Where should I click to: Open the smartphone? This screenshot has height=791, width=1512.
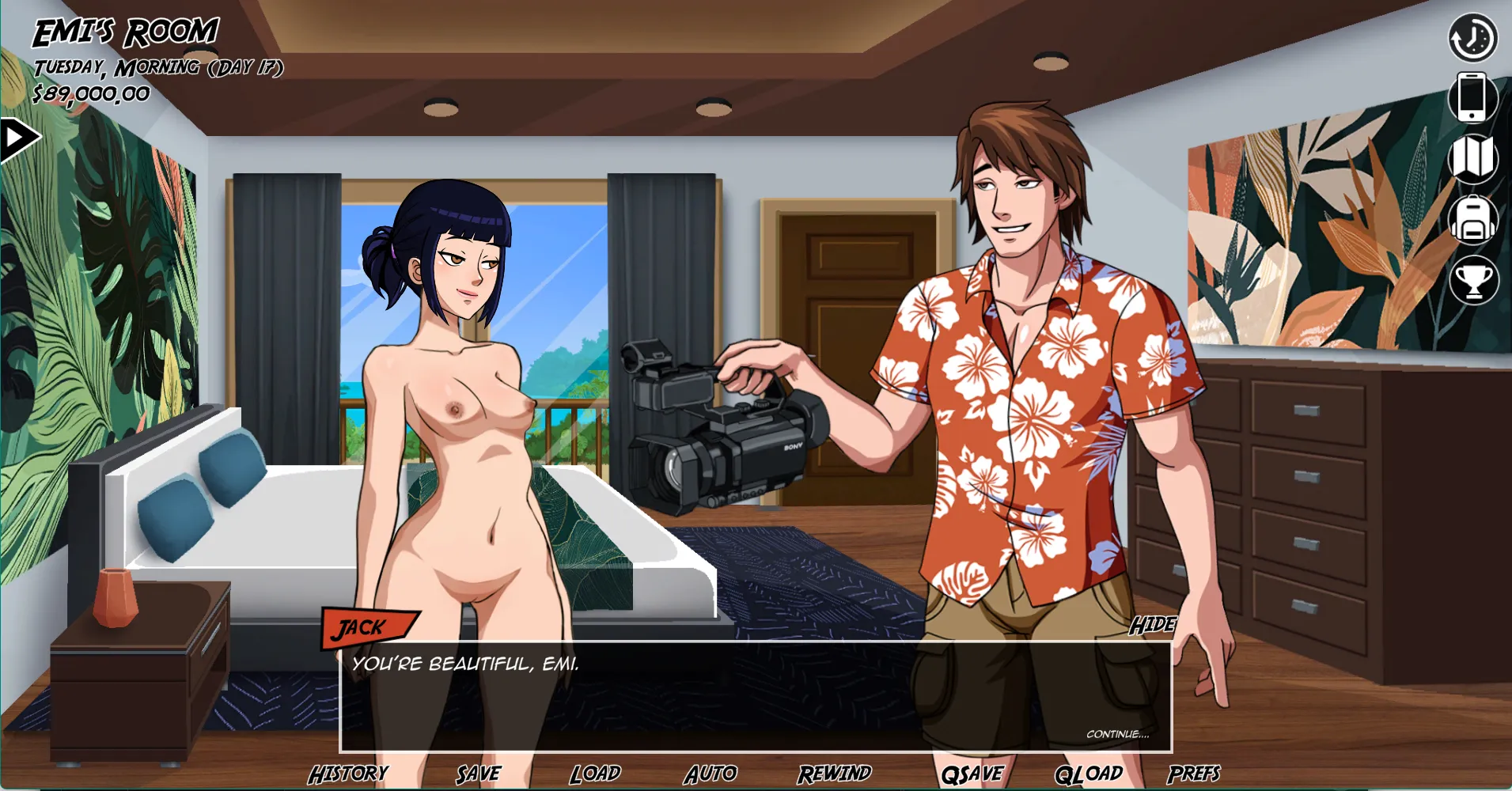pyautogui.click(x=1472, y=97)
